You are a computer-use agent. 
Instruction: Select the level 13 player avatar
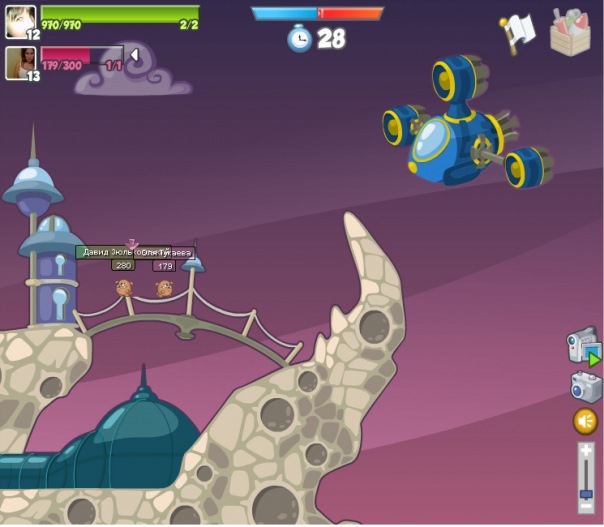(20, 62)
